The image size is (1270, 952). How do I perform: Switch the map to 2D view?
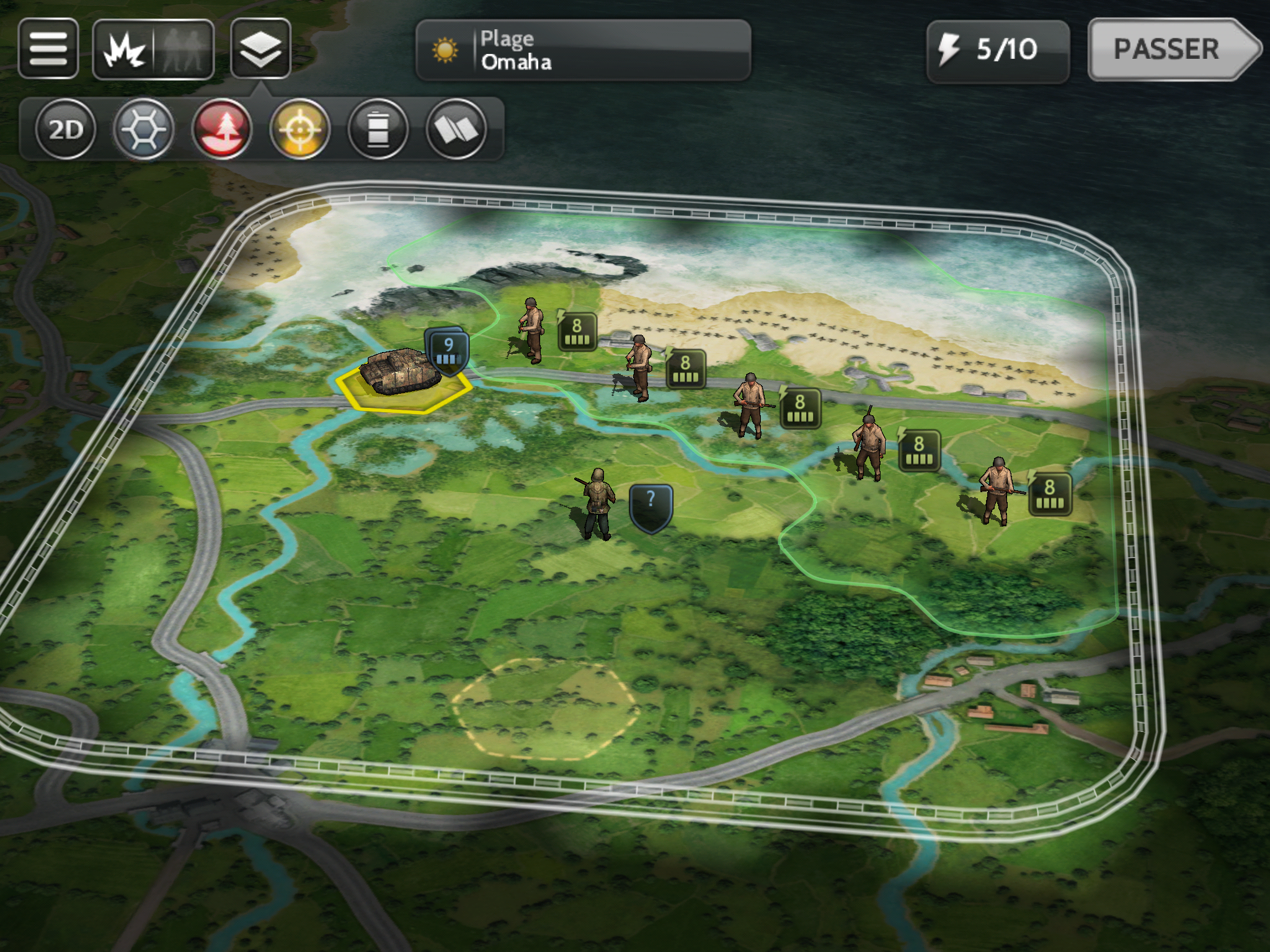point(65,129)
